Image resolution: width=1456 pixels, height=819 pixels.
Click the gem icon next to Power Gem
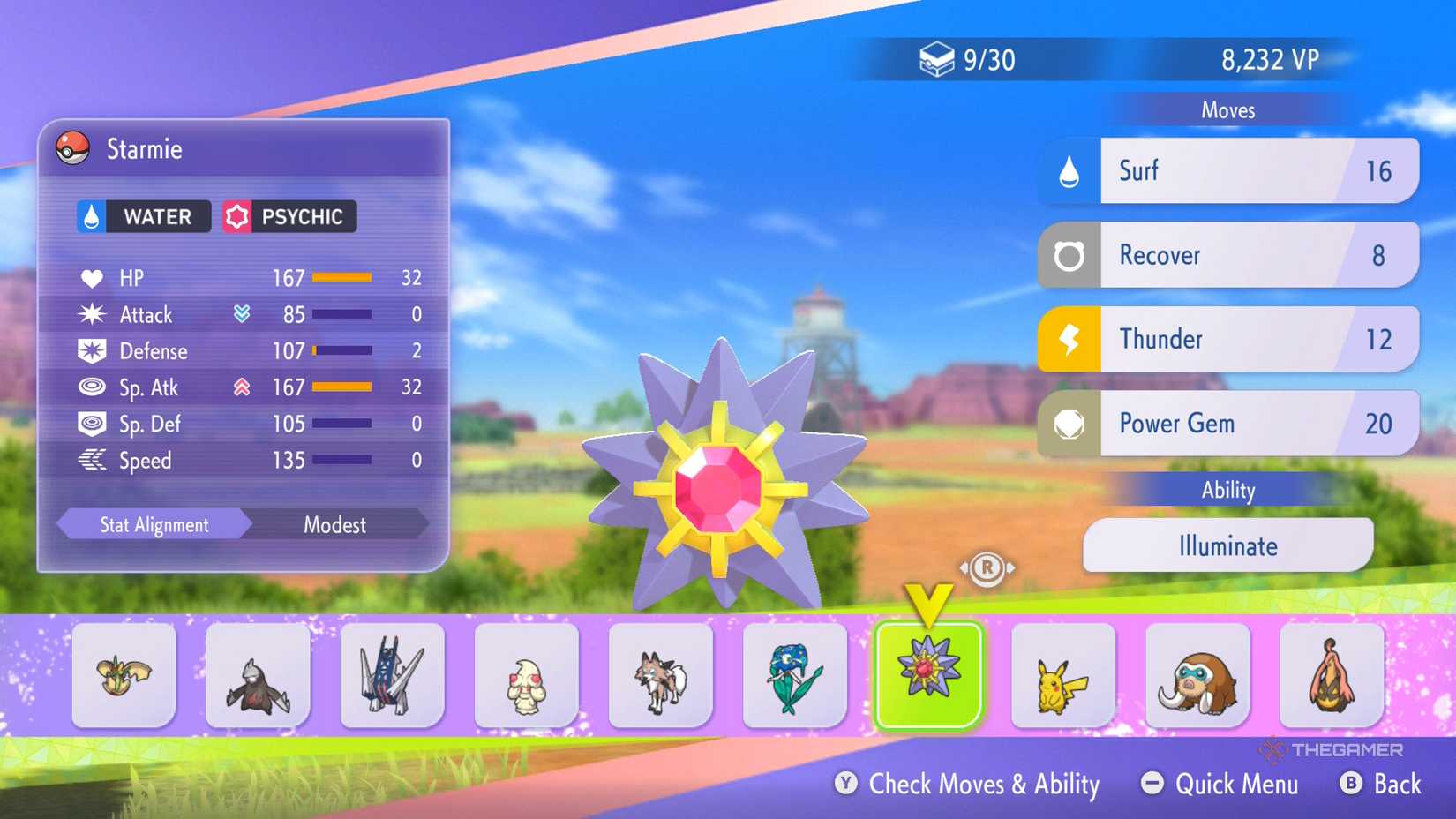click(1070, 424)
